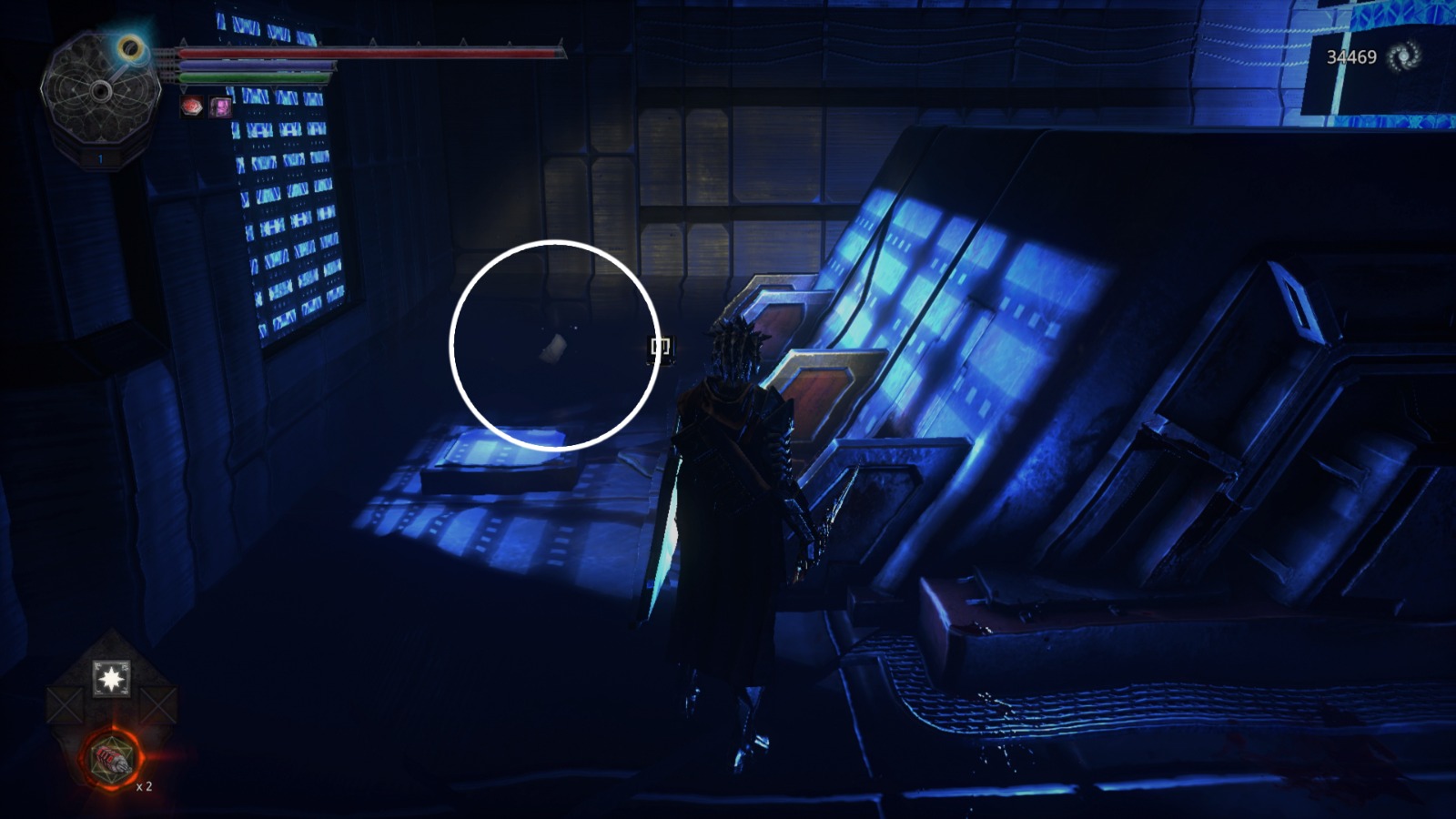Click the red health bar
This screenshot has height=819, width=1456.
[364, 55]
